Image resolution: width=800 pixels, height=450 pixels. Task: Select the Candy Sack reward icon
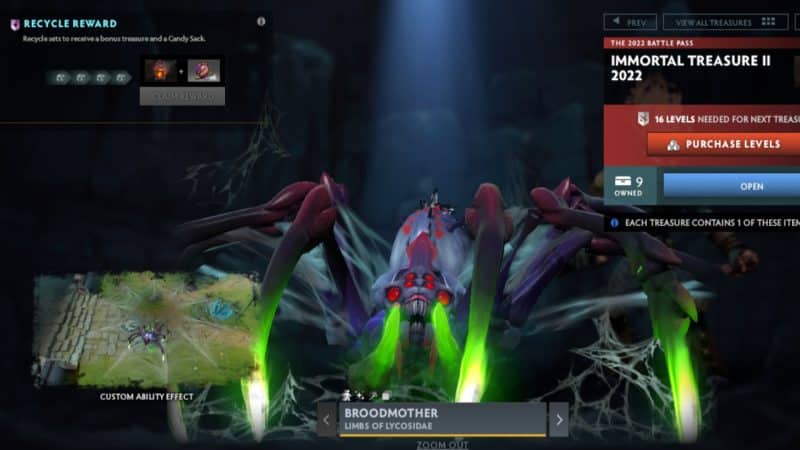[204, 71]
